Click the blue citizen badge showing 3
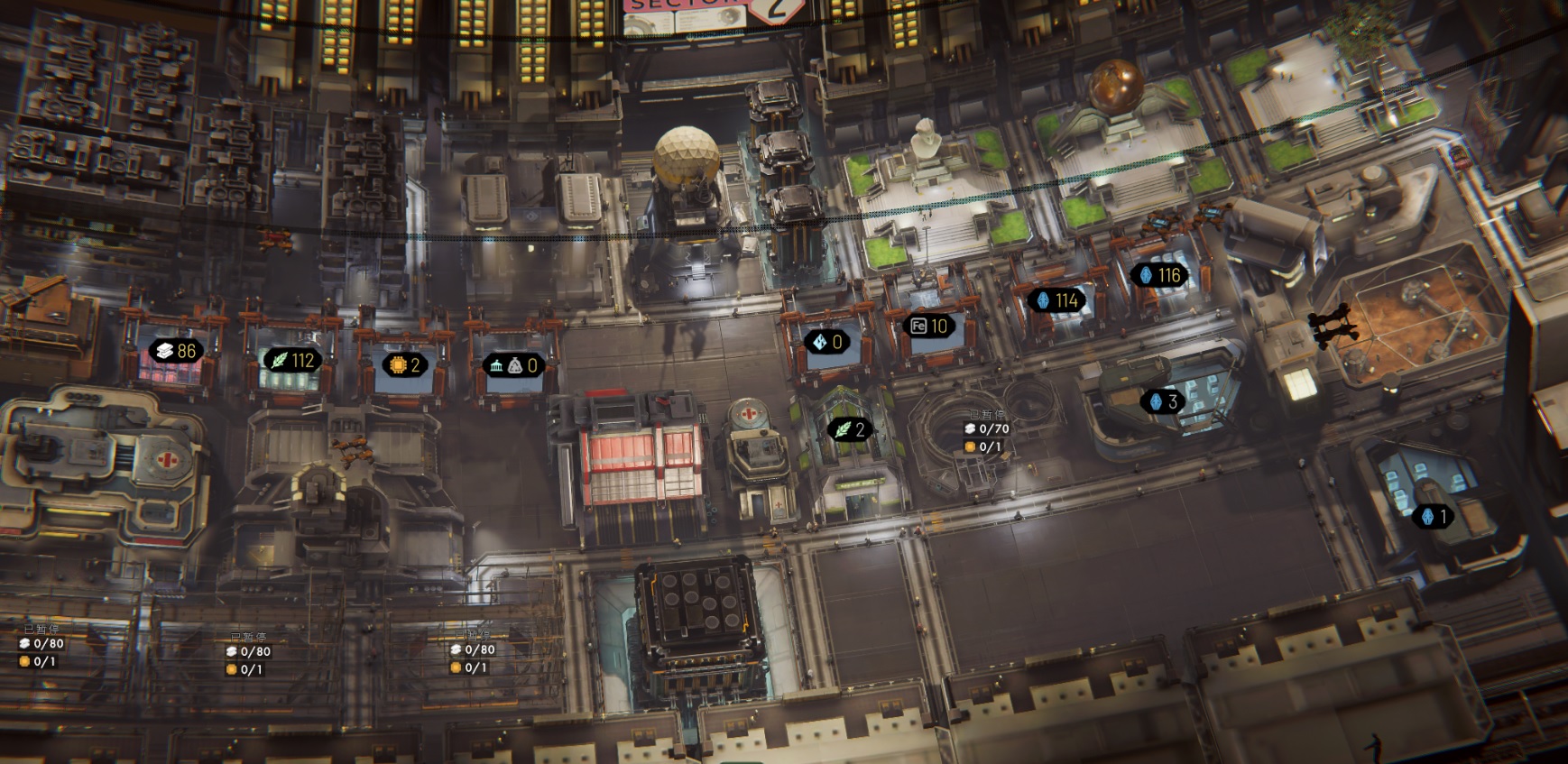Screen dimensions: 1568x764 [x=1161, y=401]
